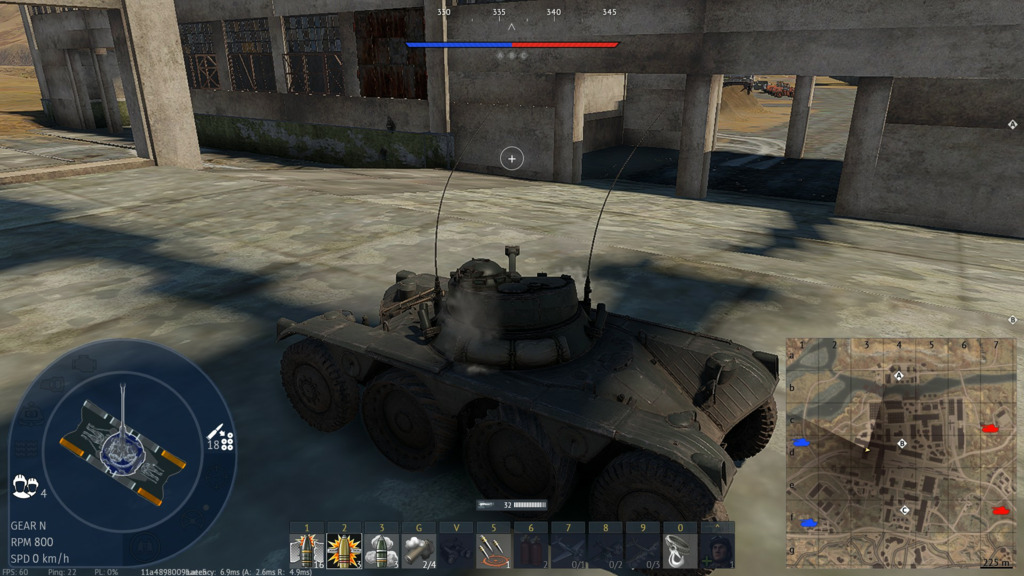Viewport: 1024px width, 576px height.
Task: Choose the smoke shell in slot 3
Action: tap(382, 550)
